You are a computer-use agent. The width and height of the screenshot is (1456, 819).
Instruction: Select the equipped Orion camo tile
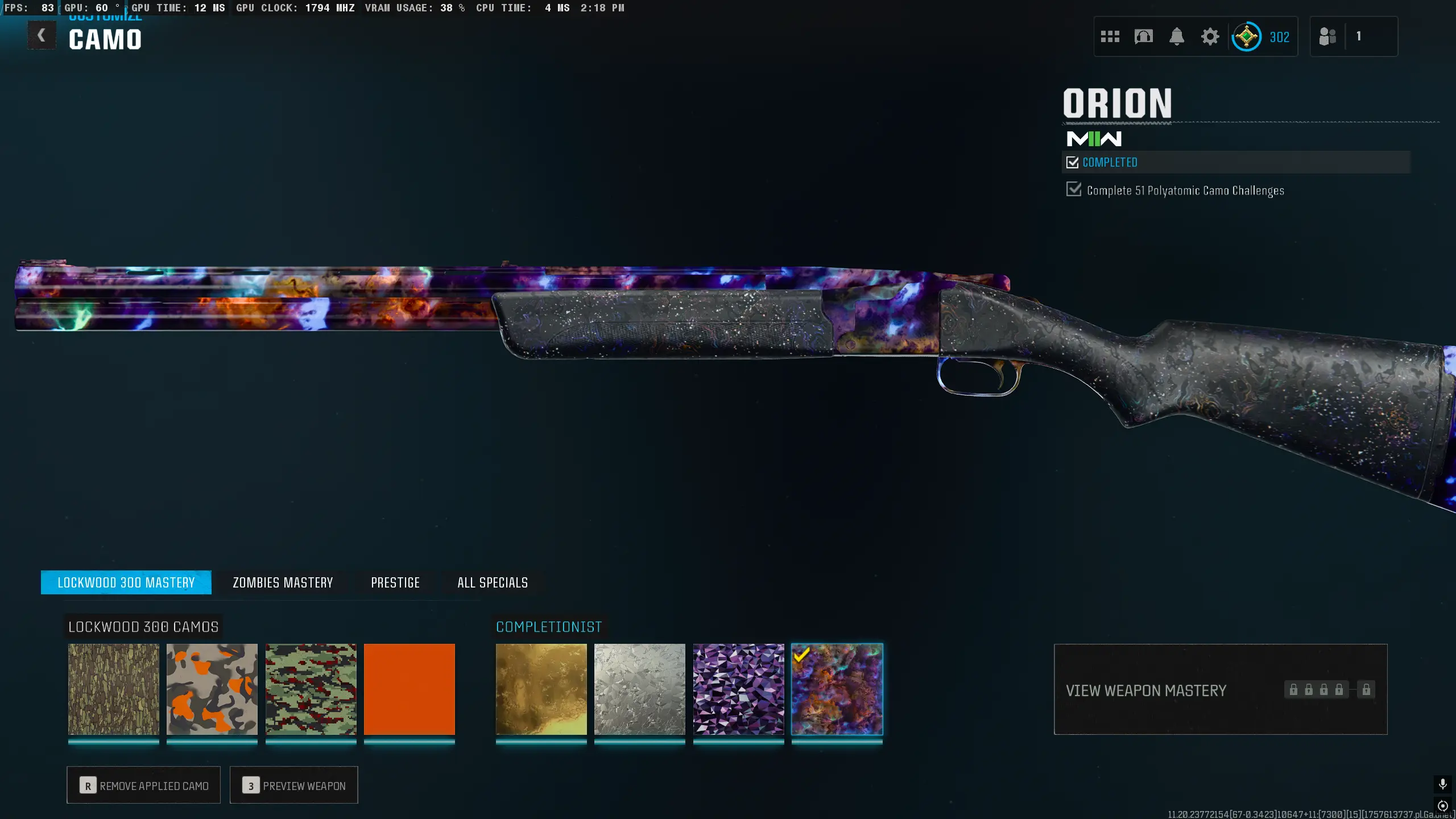pos(837,689)
